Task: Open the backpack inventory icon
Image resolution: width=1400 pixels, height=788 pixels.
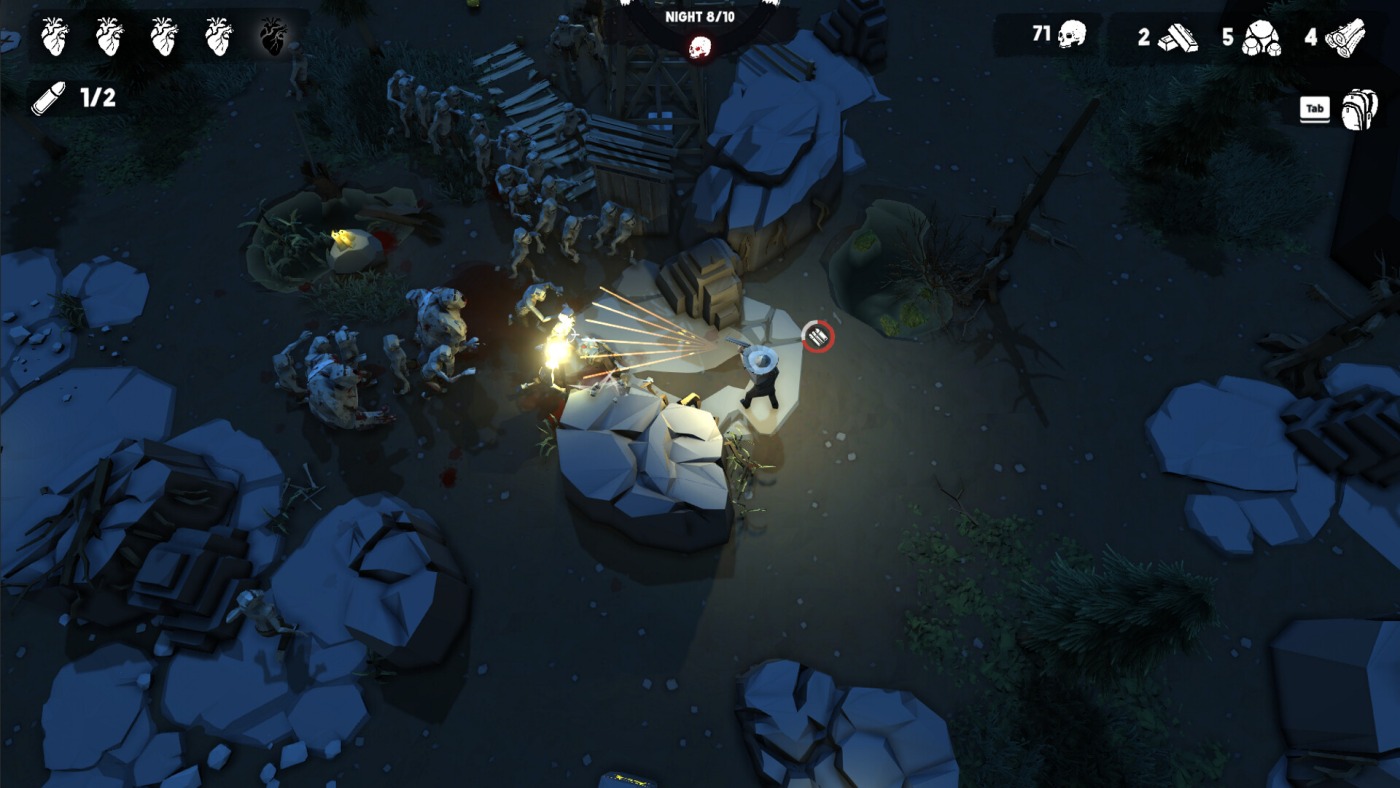Action: 1358,110
